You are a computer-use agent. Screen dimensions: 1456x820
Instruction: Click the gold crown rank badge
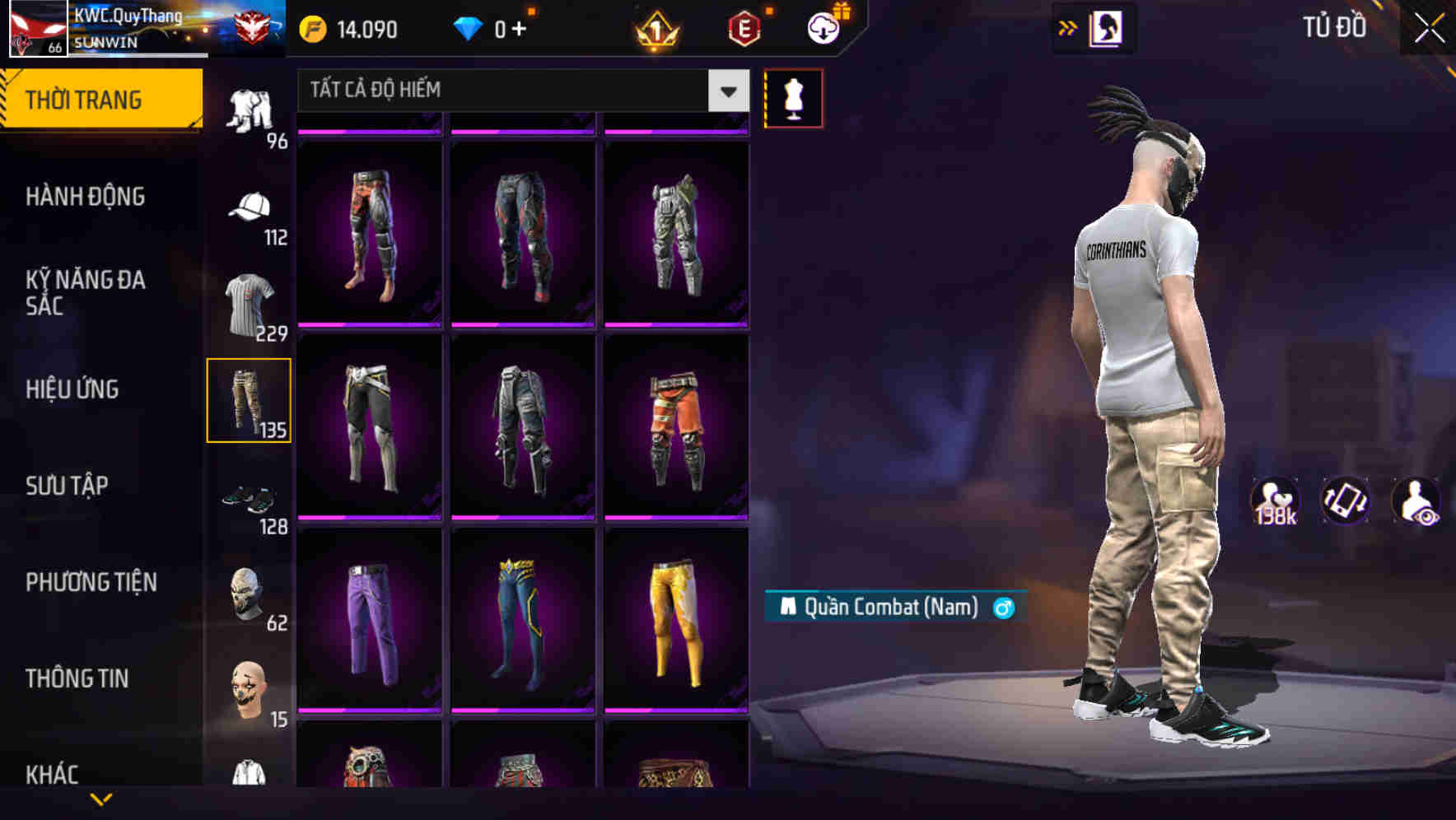(x=655, y=29)
